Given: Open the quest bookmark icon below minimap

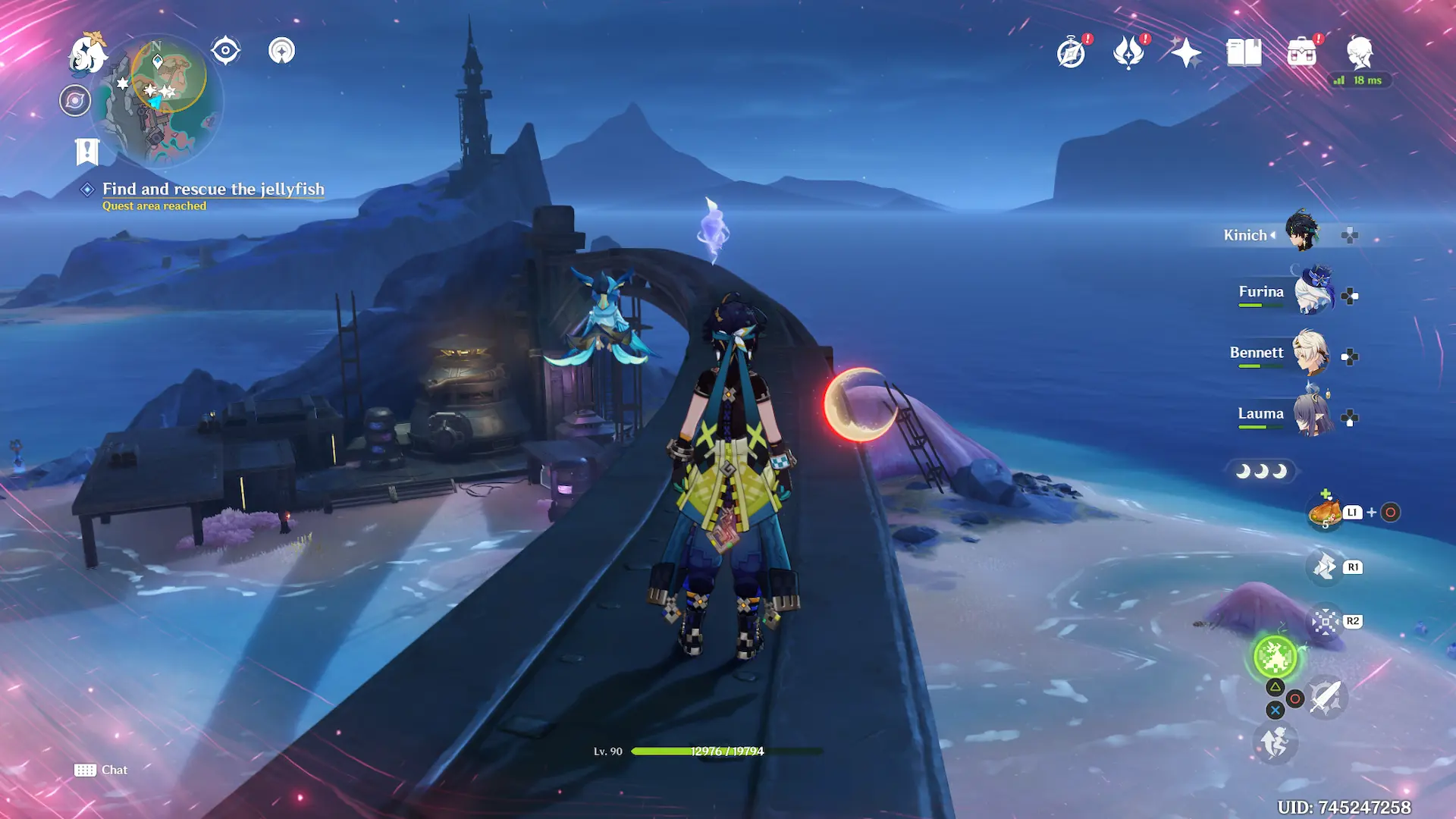Looking at the screenshot, I should click(x=87, y=152).
